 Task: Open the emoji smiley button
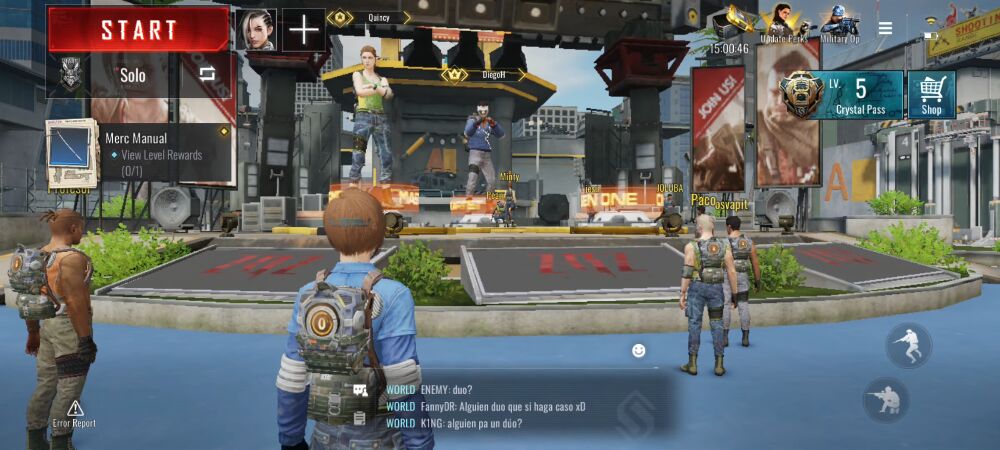tap(638, 350)
